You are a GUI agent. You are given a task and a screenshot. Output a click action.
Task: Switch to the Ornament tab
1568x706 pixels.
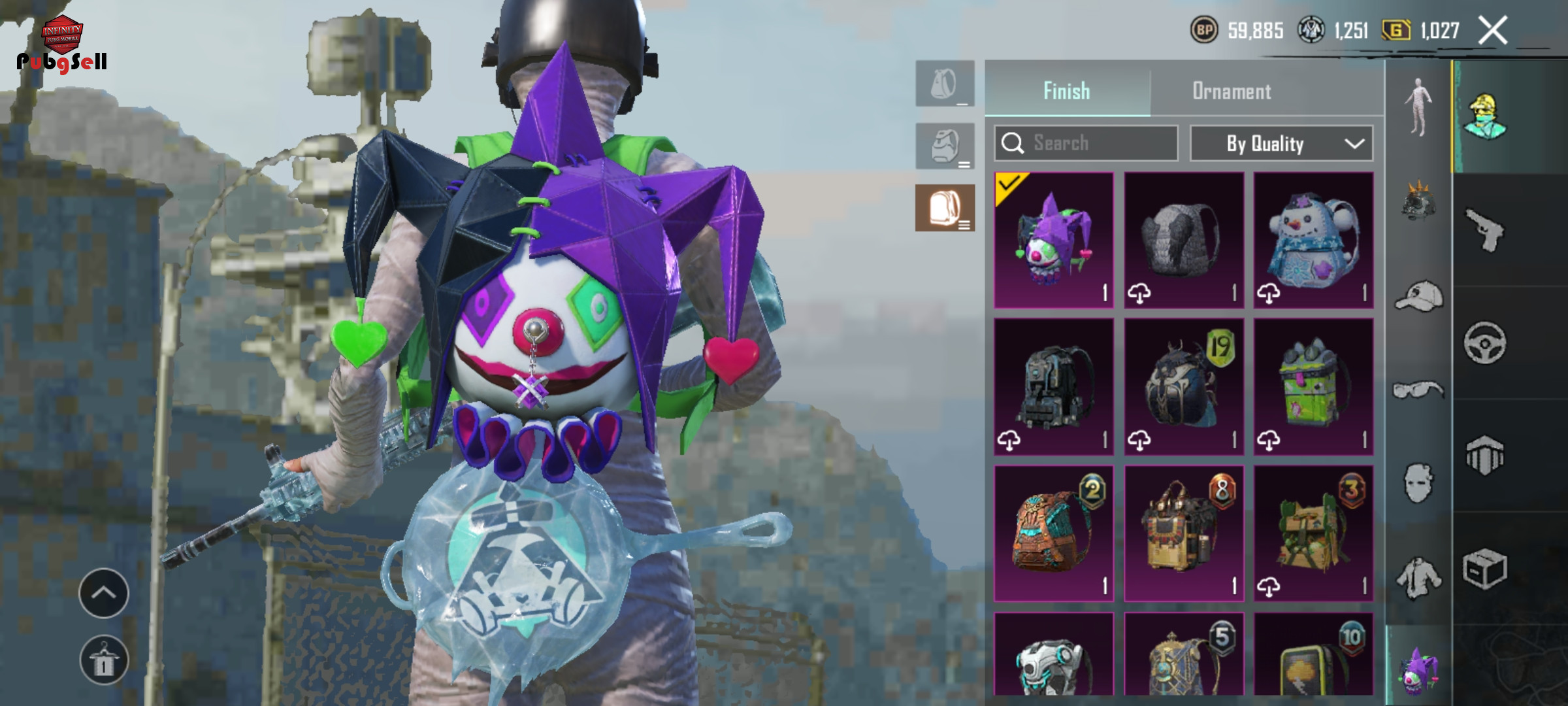tap(1232, 91)
